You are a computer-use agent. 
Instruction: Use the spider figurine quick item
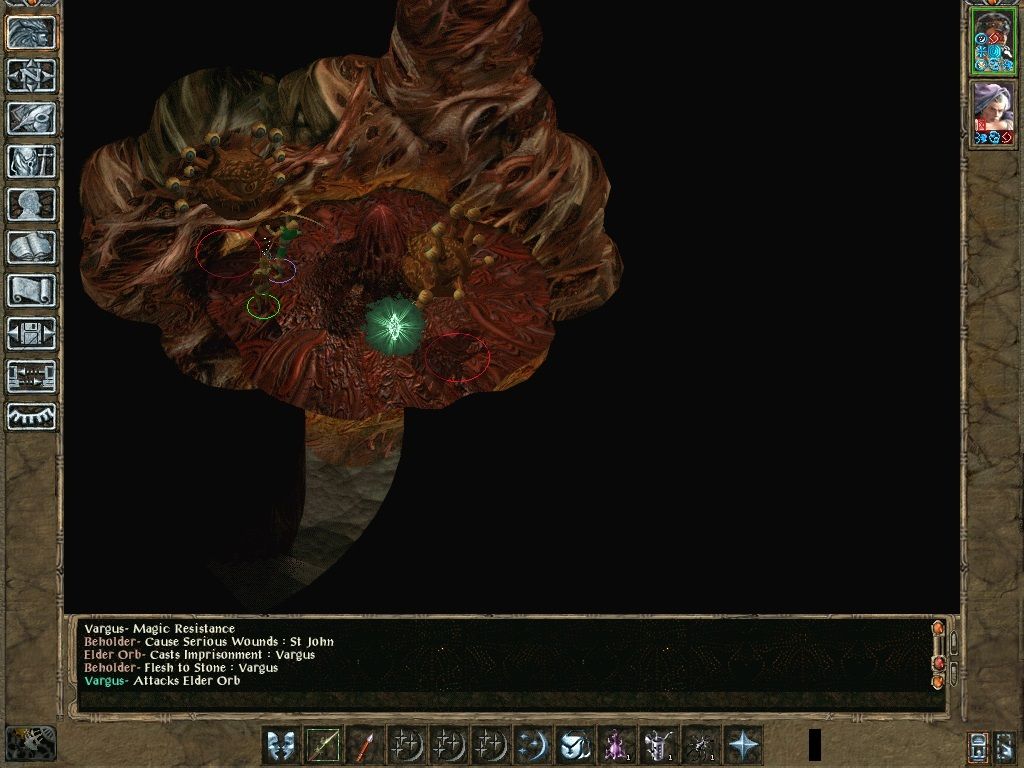pos(701,745)
